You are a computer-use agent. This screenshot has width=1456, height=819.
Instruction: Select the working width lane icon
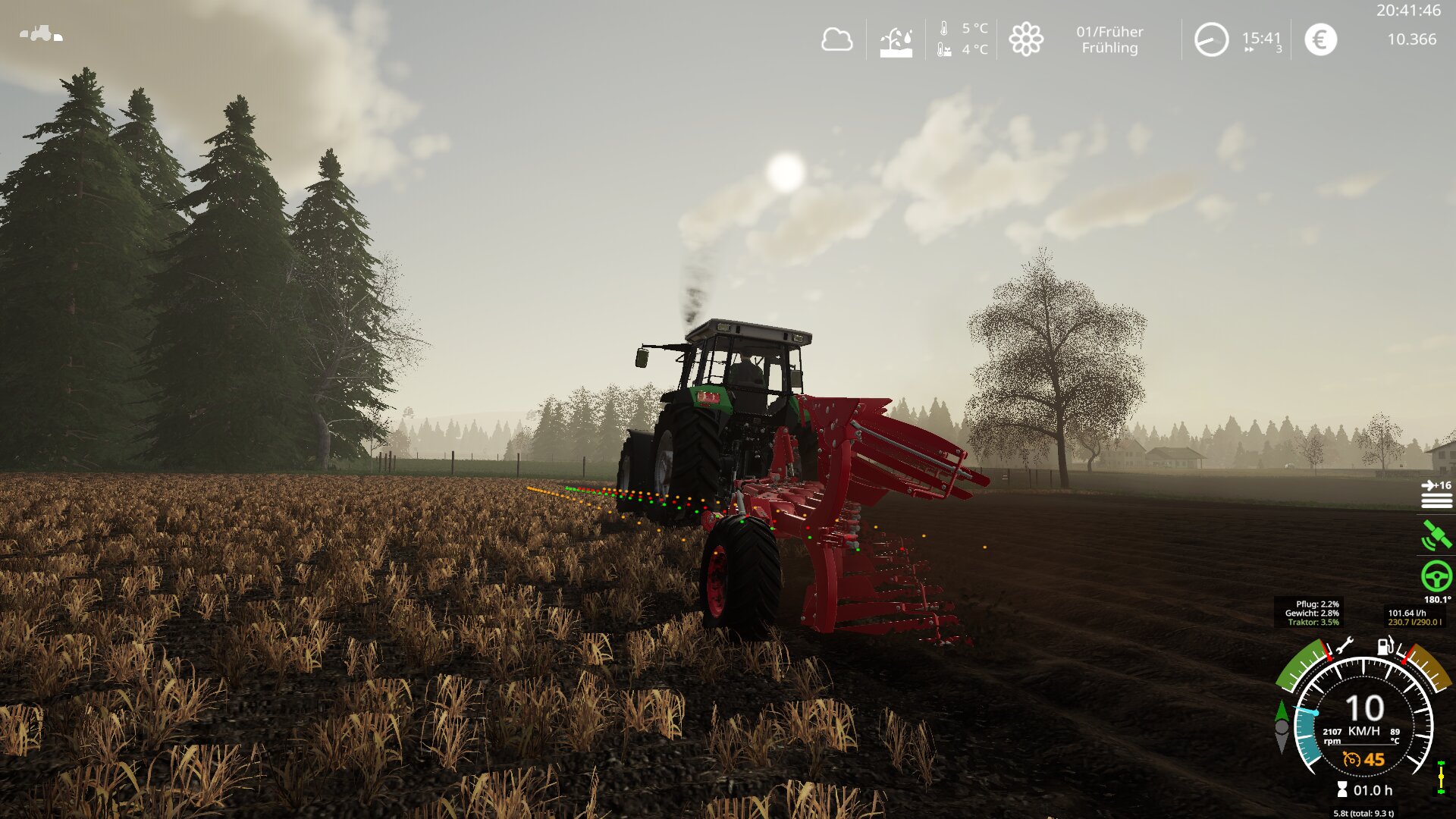pyautogui.click(x=1436, y=494)
